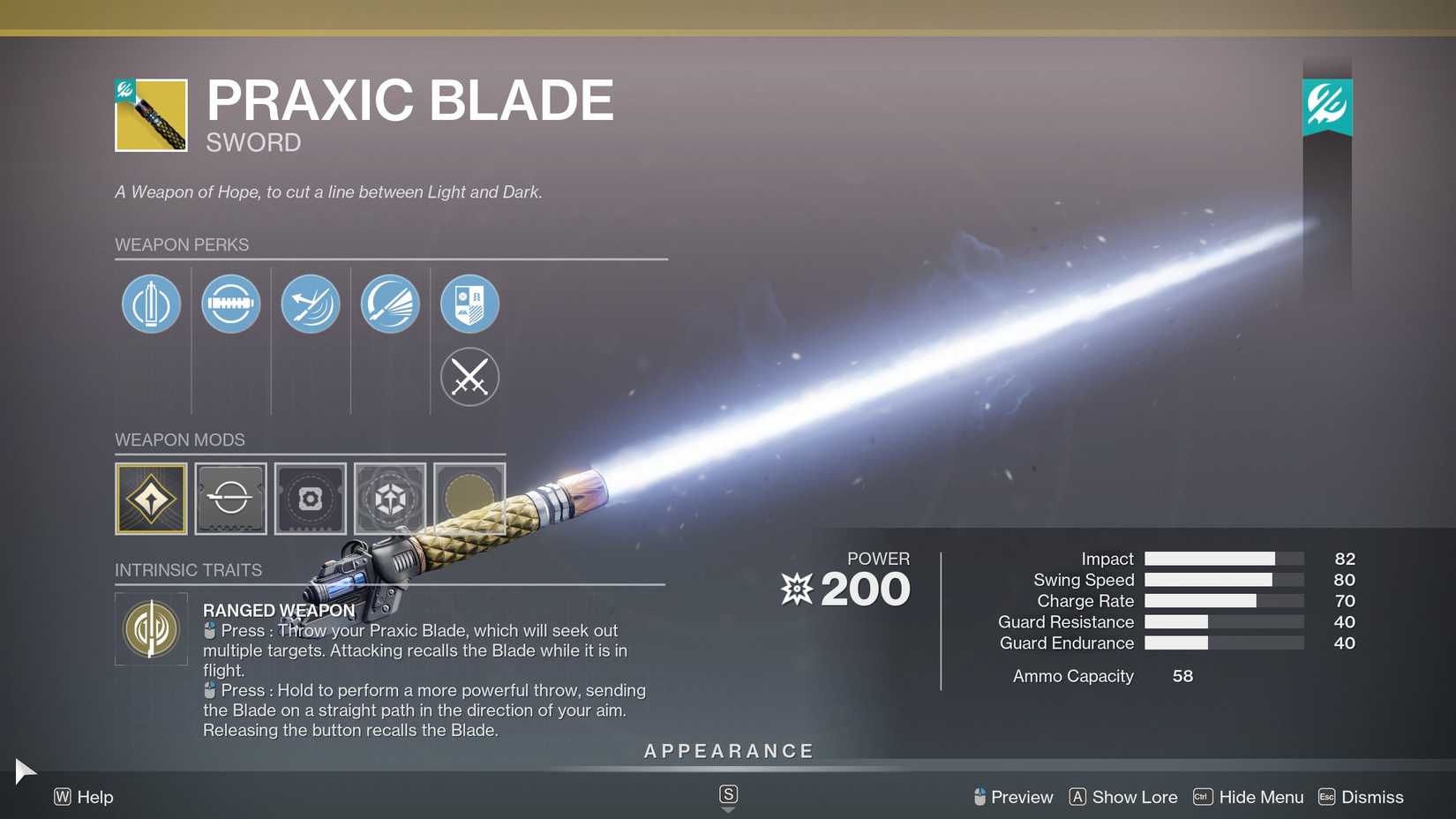
Task: Click the third weapon mod slot
Action: (310, 499)
